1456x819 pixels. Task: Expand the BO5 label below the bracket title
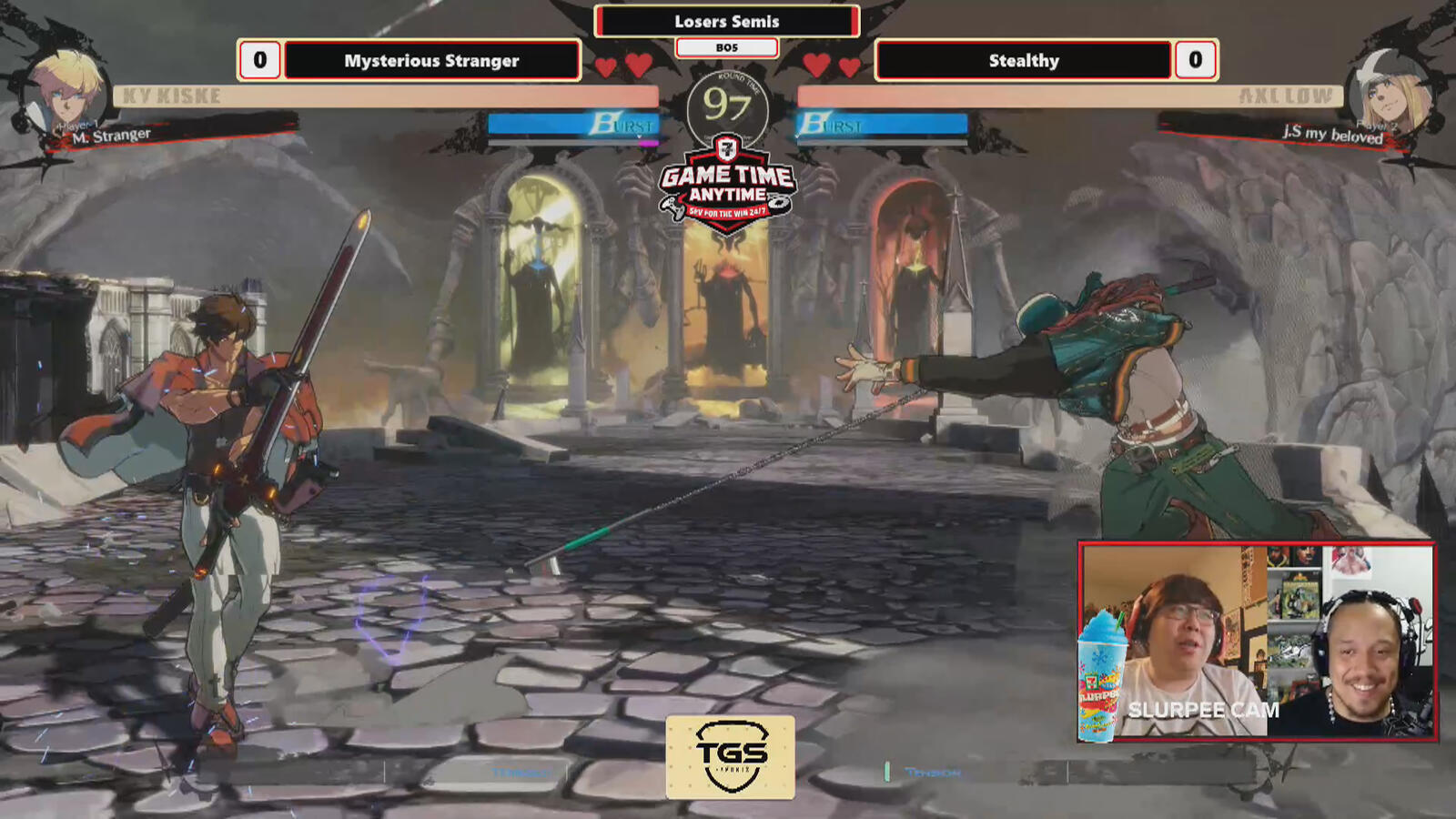click(x=726, y=48)
